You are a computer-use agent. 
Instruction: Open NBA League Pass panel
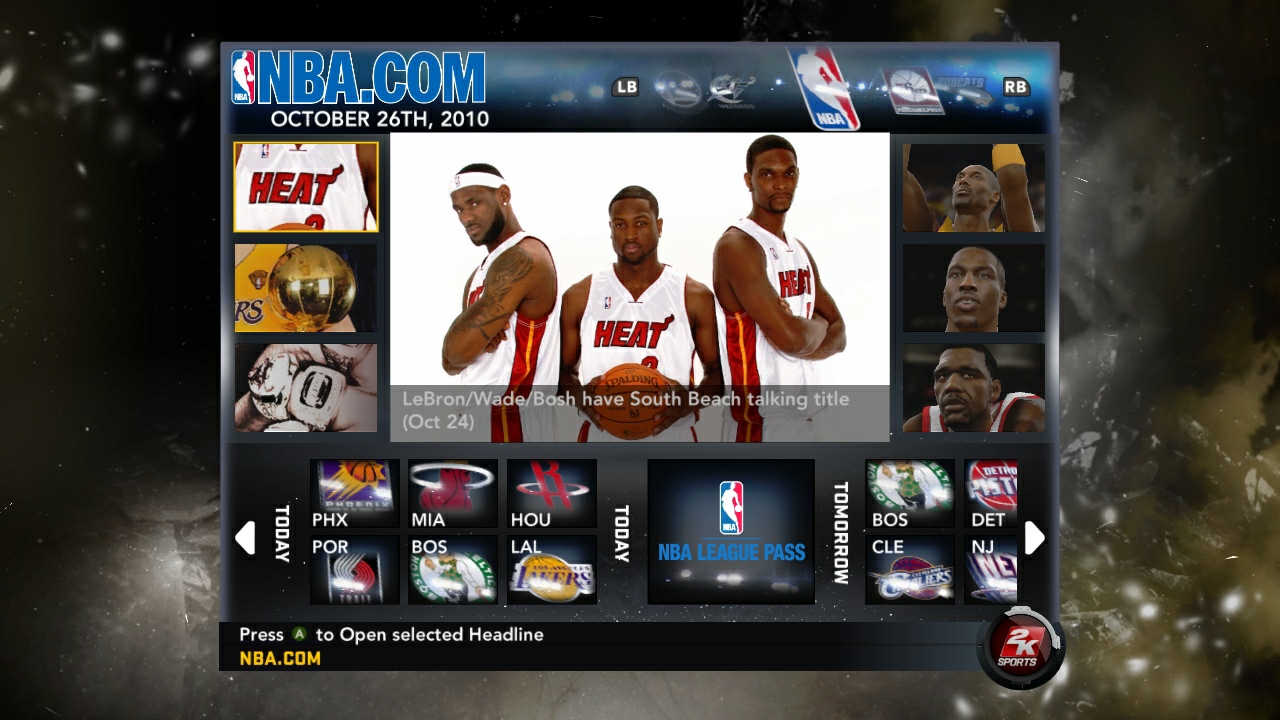point(730,530)
